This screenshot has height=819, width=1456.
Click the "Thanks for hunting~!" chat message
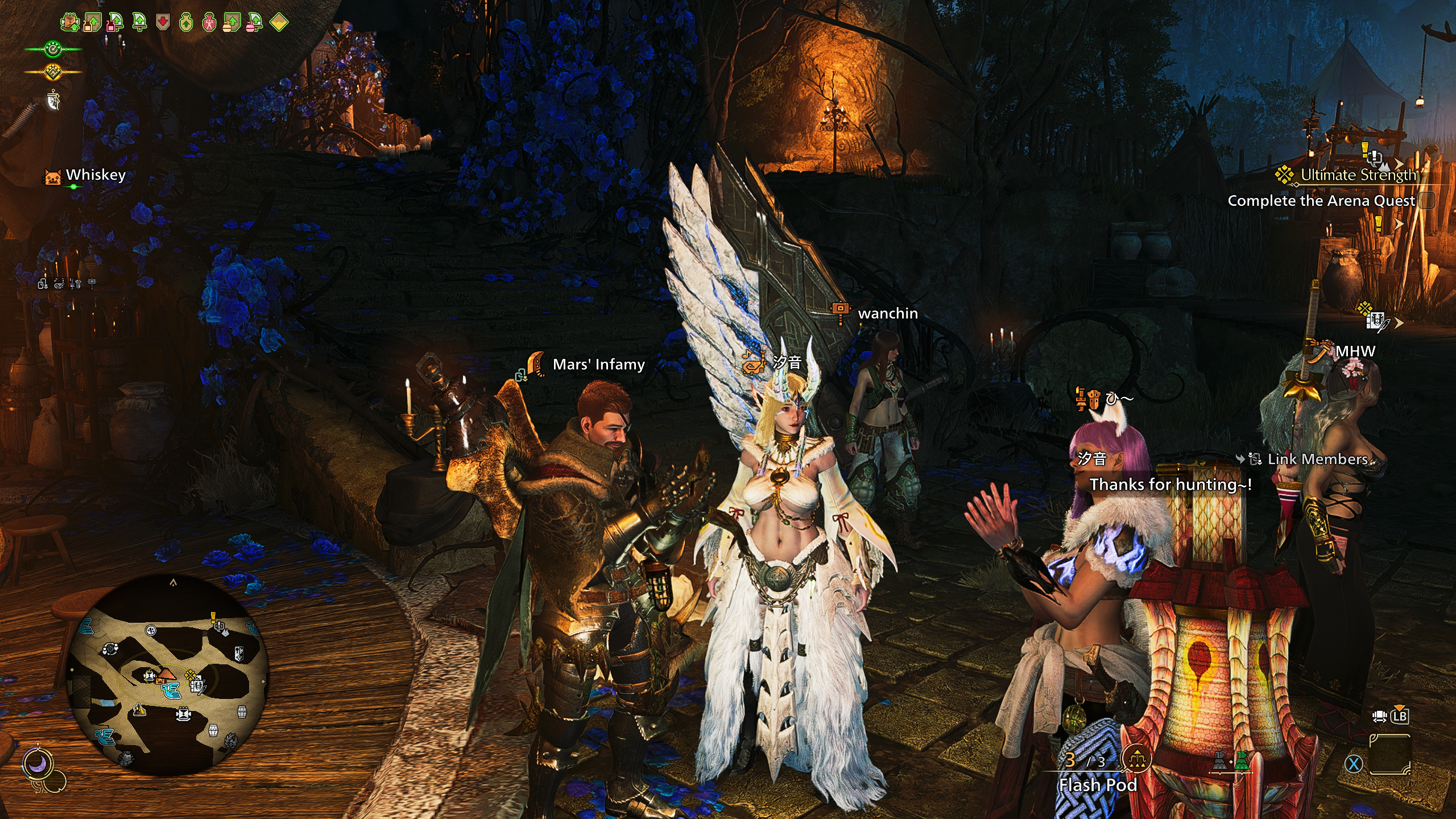point(1170,485)
